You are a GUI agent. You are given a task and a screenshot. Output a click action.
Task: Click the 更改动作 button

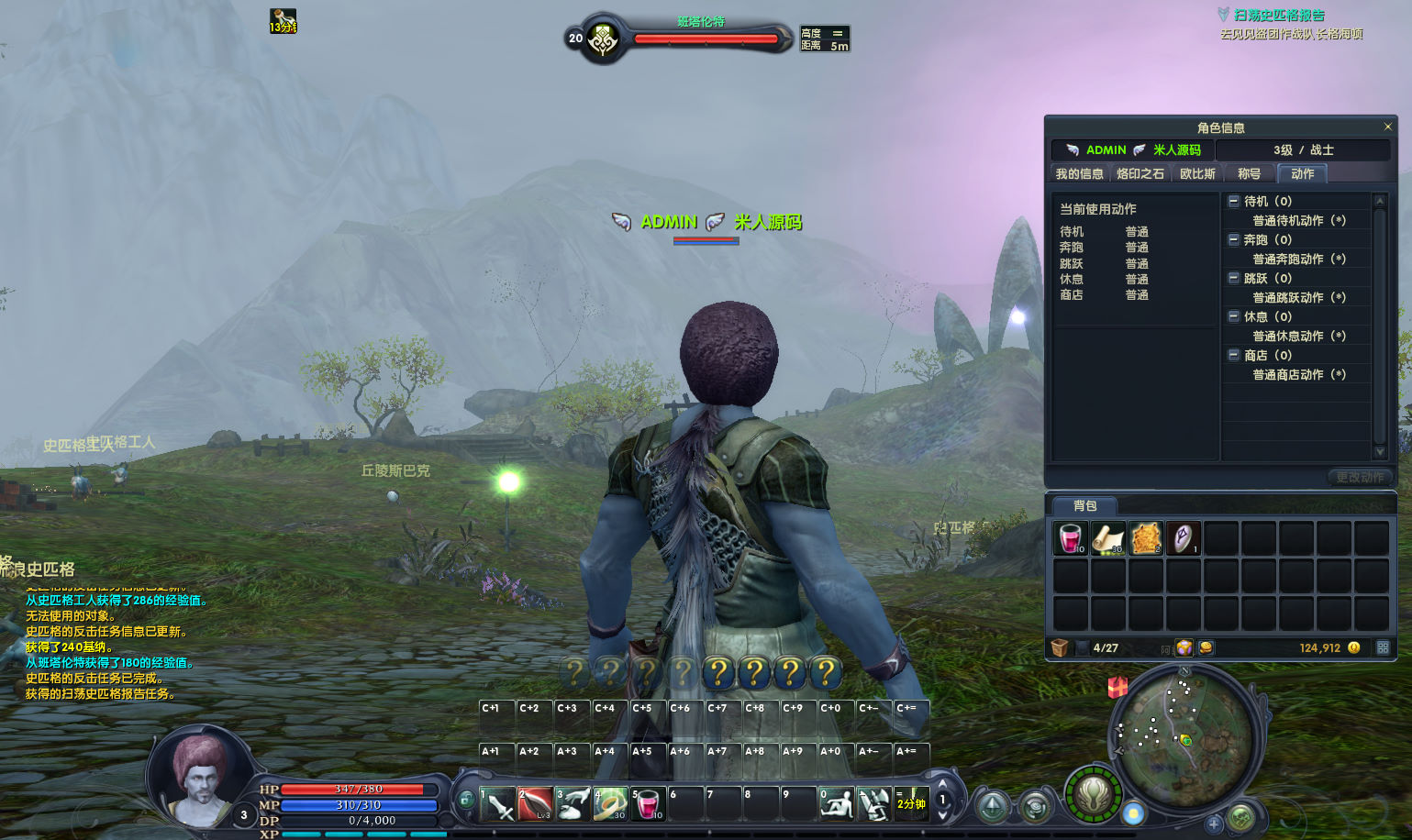click(1359, 477)
